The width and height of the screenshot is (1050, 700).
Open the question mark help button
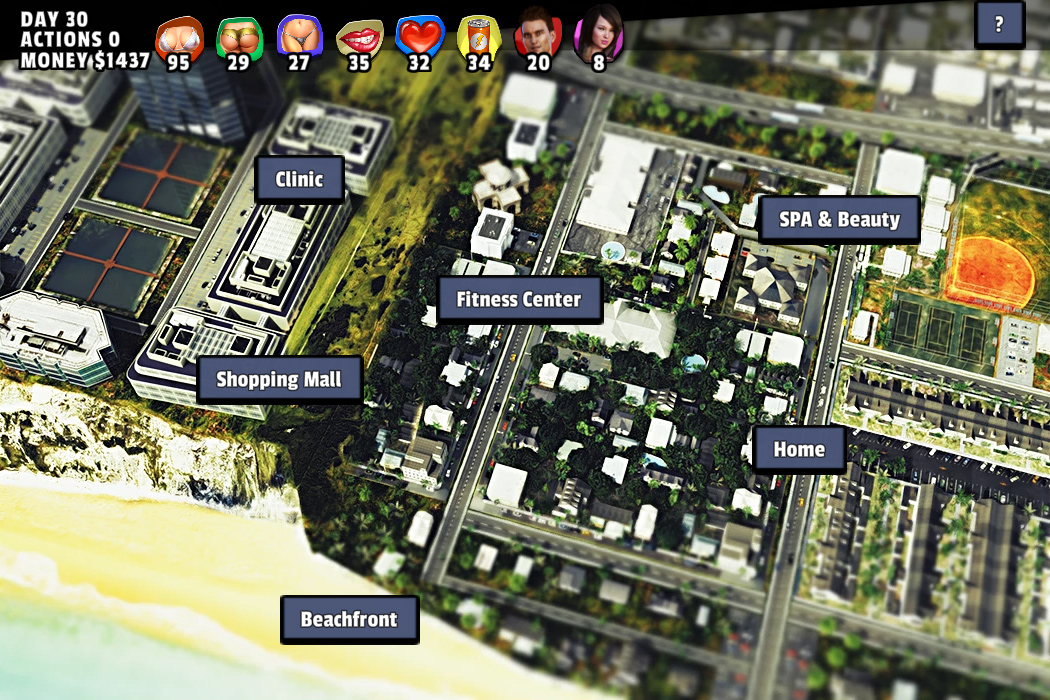(999, 24)
